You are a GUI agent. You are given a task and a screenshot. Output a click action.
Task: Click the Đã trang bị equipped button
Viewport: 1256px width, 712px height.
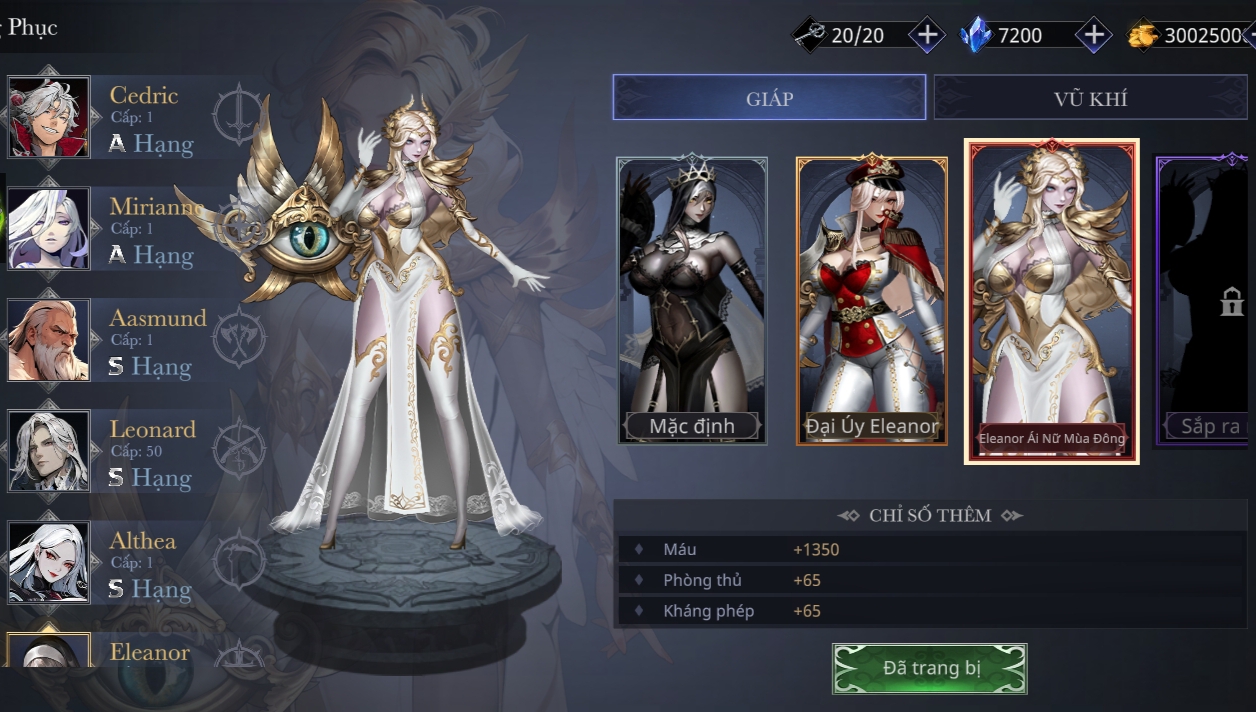[930, 668]
